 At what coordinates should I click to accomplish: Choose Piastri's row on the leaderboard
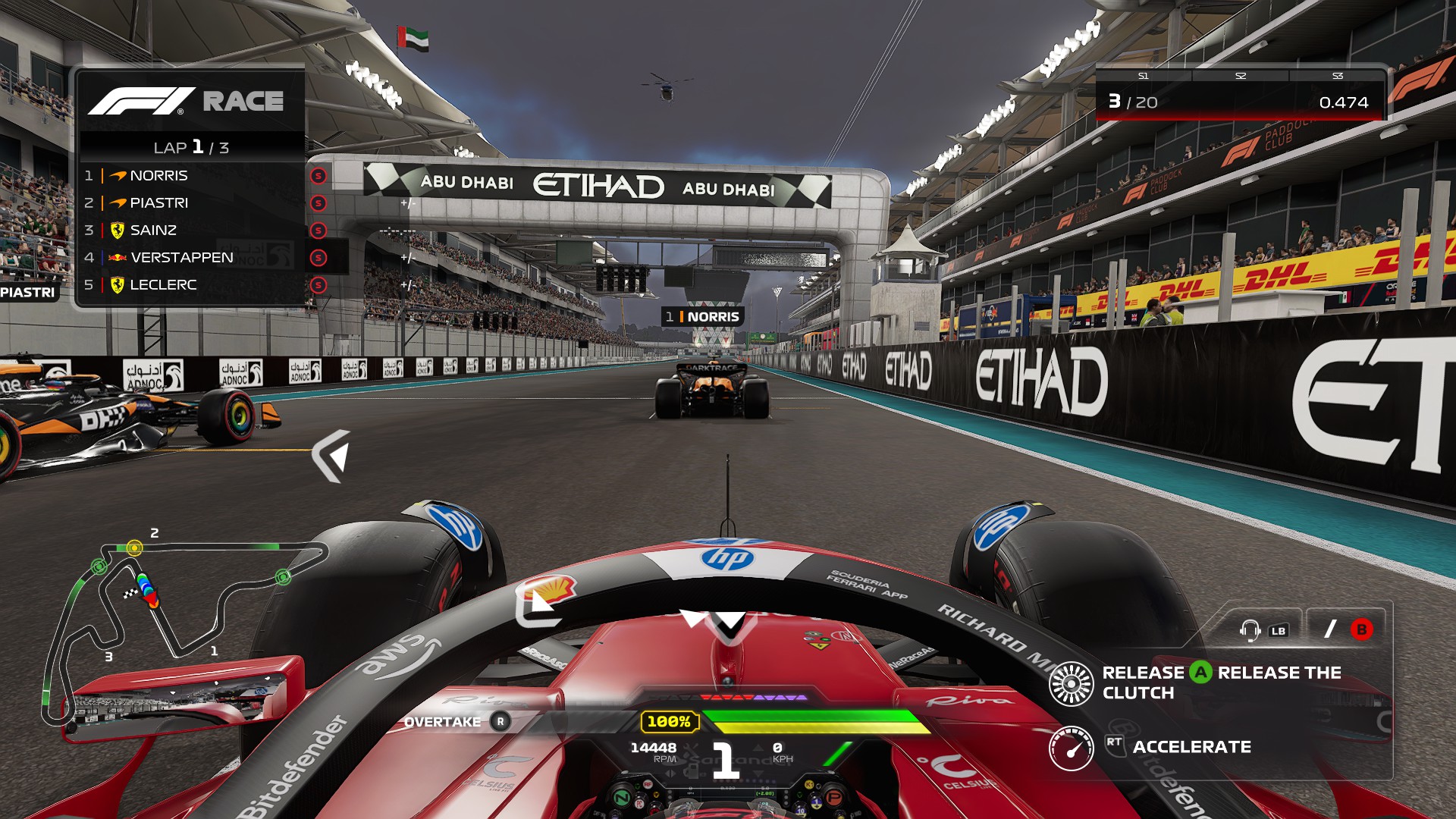tap(158, 203)
